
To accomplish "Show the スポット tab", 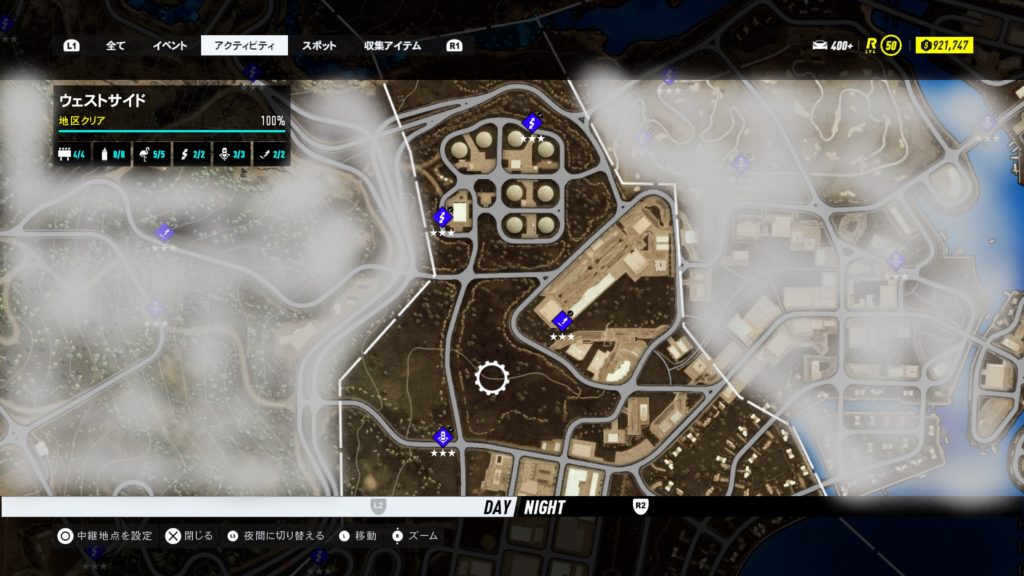I will [319, 46].
